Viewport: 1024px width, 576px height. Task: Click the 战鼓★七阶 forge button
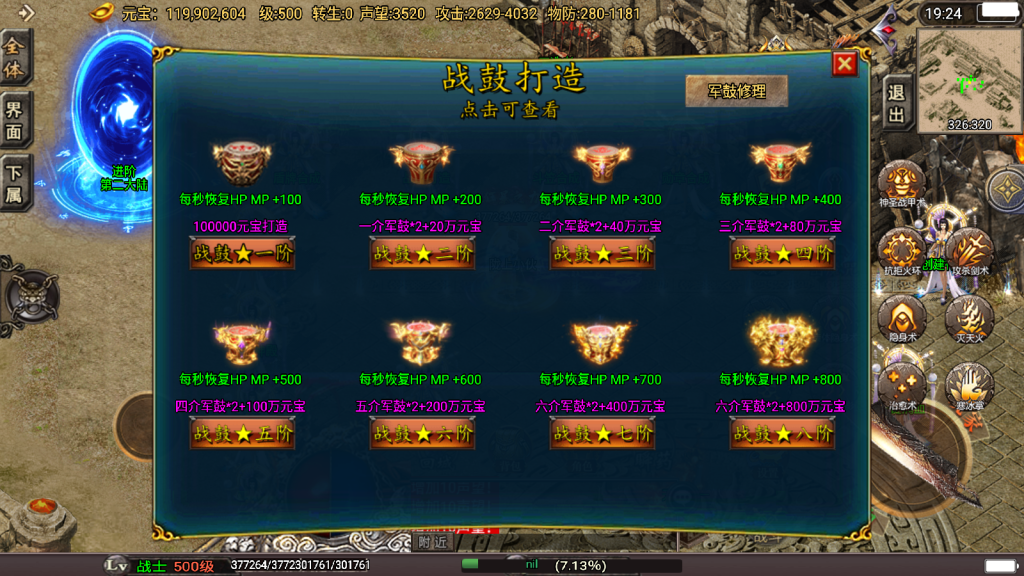click(602, 434)
